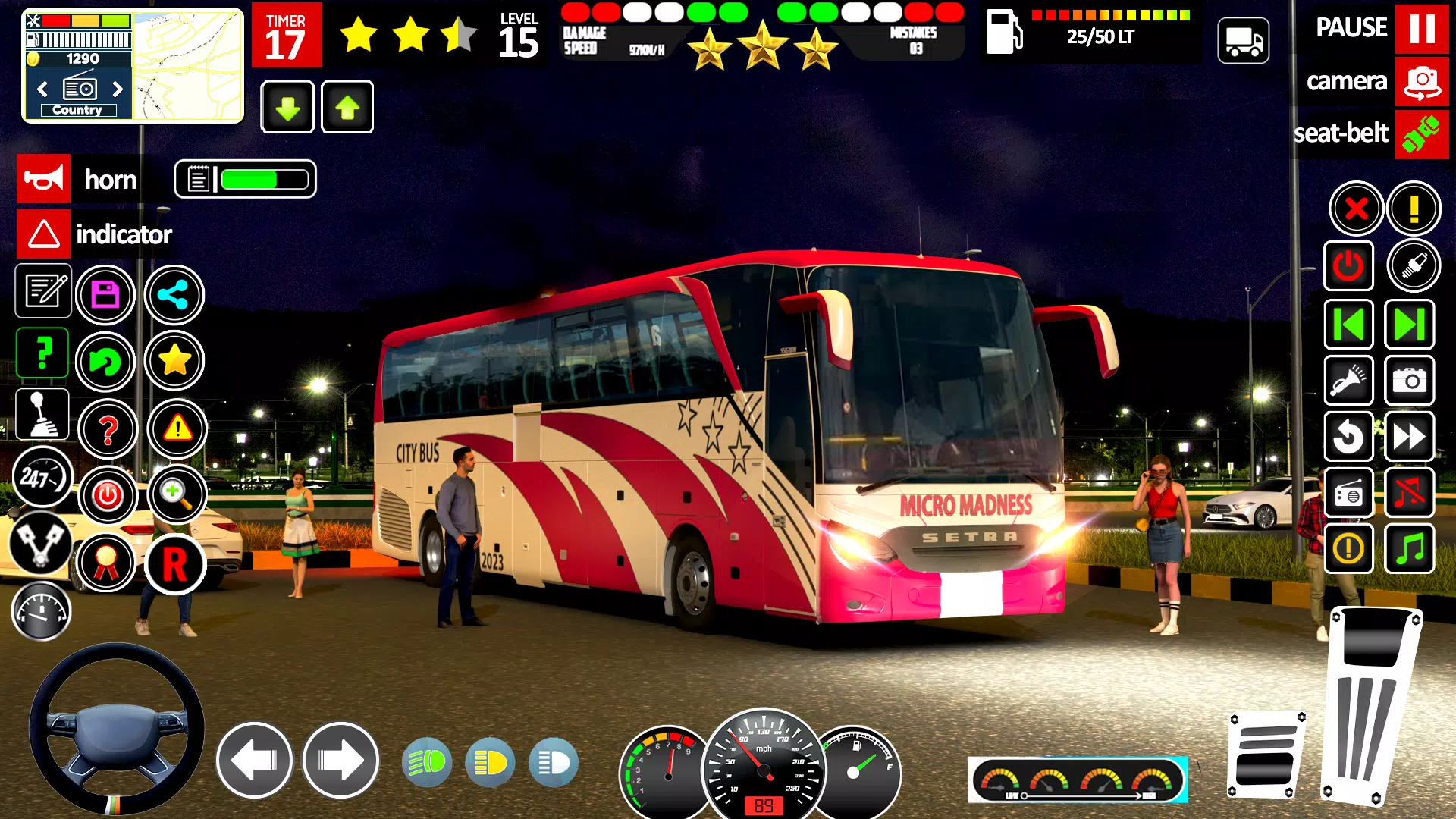Switch view with the camera button
The image size is (1456, 819).
tap(1422, 81)
